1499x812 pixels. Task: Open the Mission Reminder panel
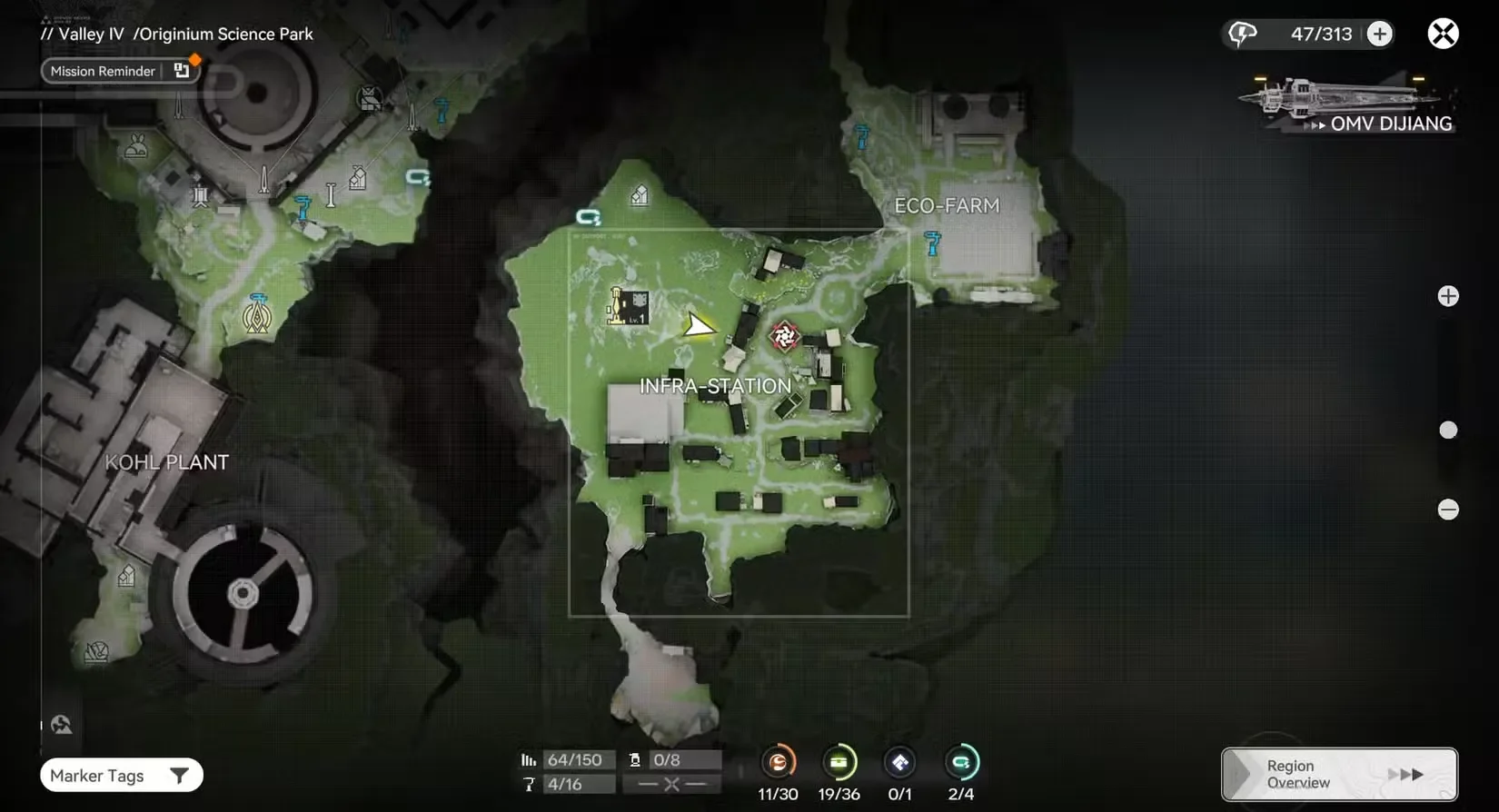click(102, 71)
